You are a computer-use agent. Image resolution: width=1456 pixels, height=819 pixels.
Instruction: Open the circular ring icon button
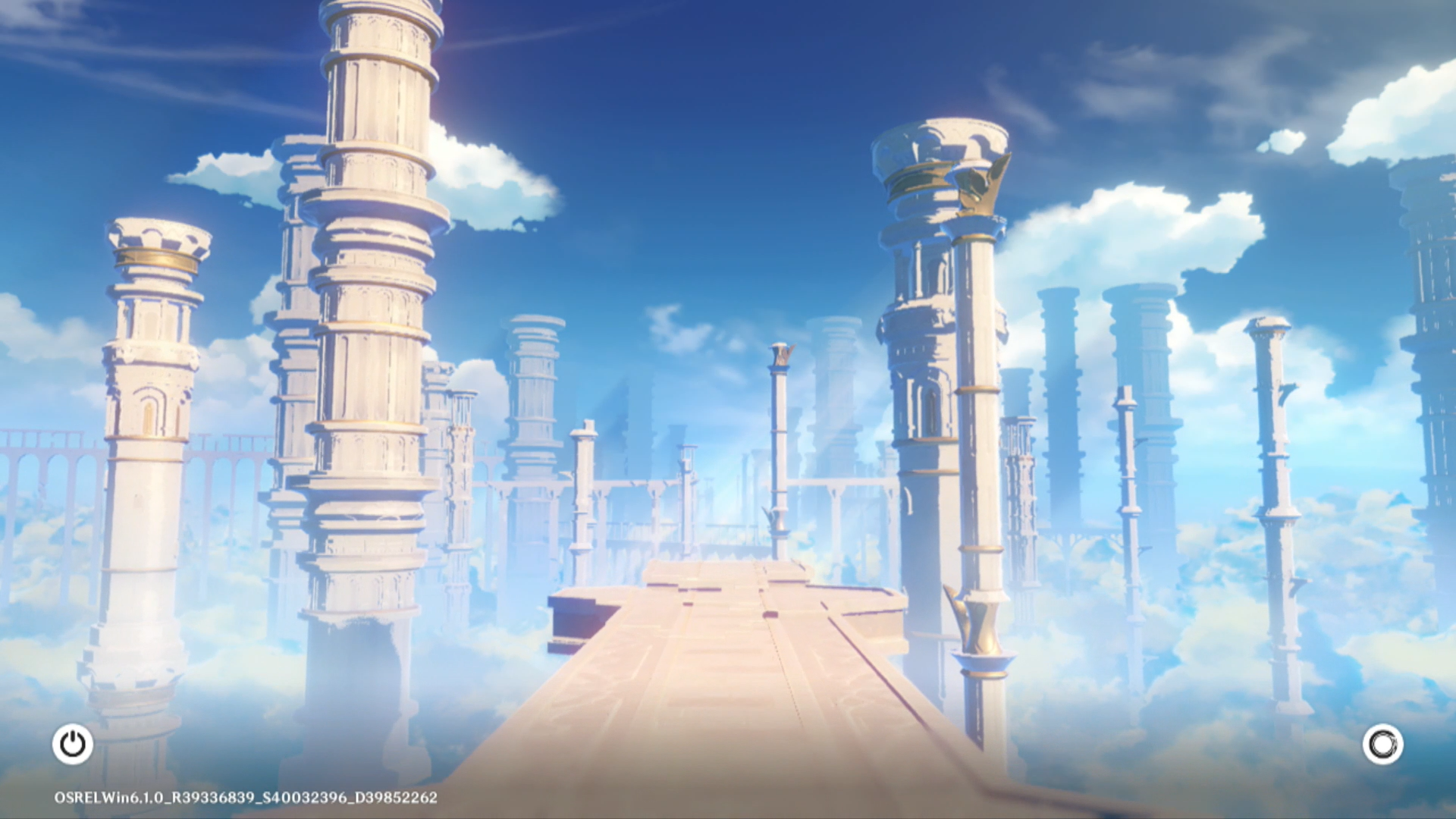pyautogui.click(x=1382, y=744)
